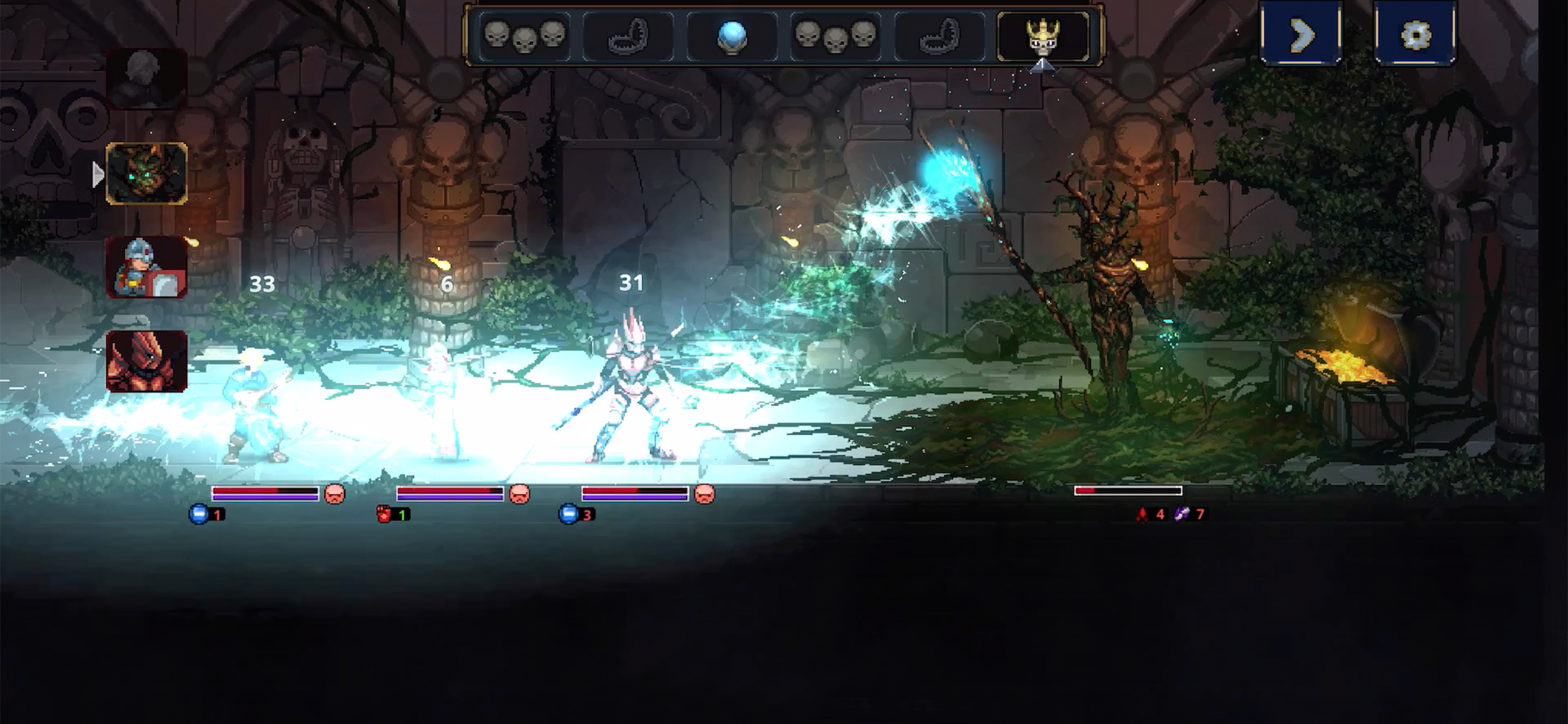
Task: Select the greyed-out grey-haired portrait
Action: coord(146,79)
